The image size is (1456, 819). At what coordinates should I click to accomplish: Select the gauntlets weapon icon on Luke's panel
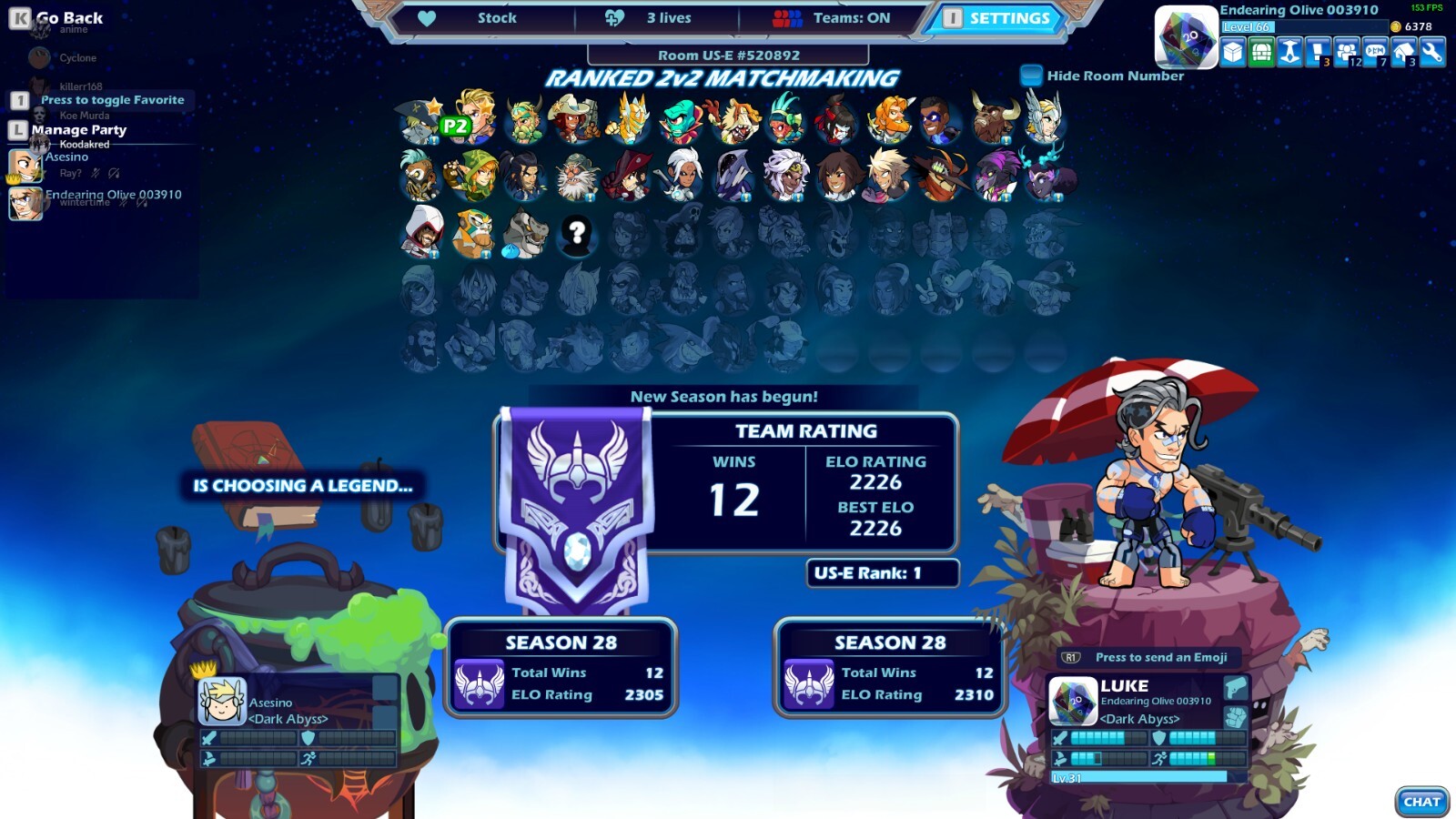1236,718
